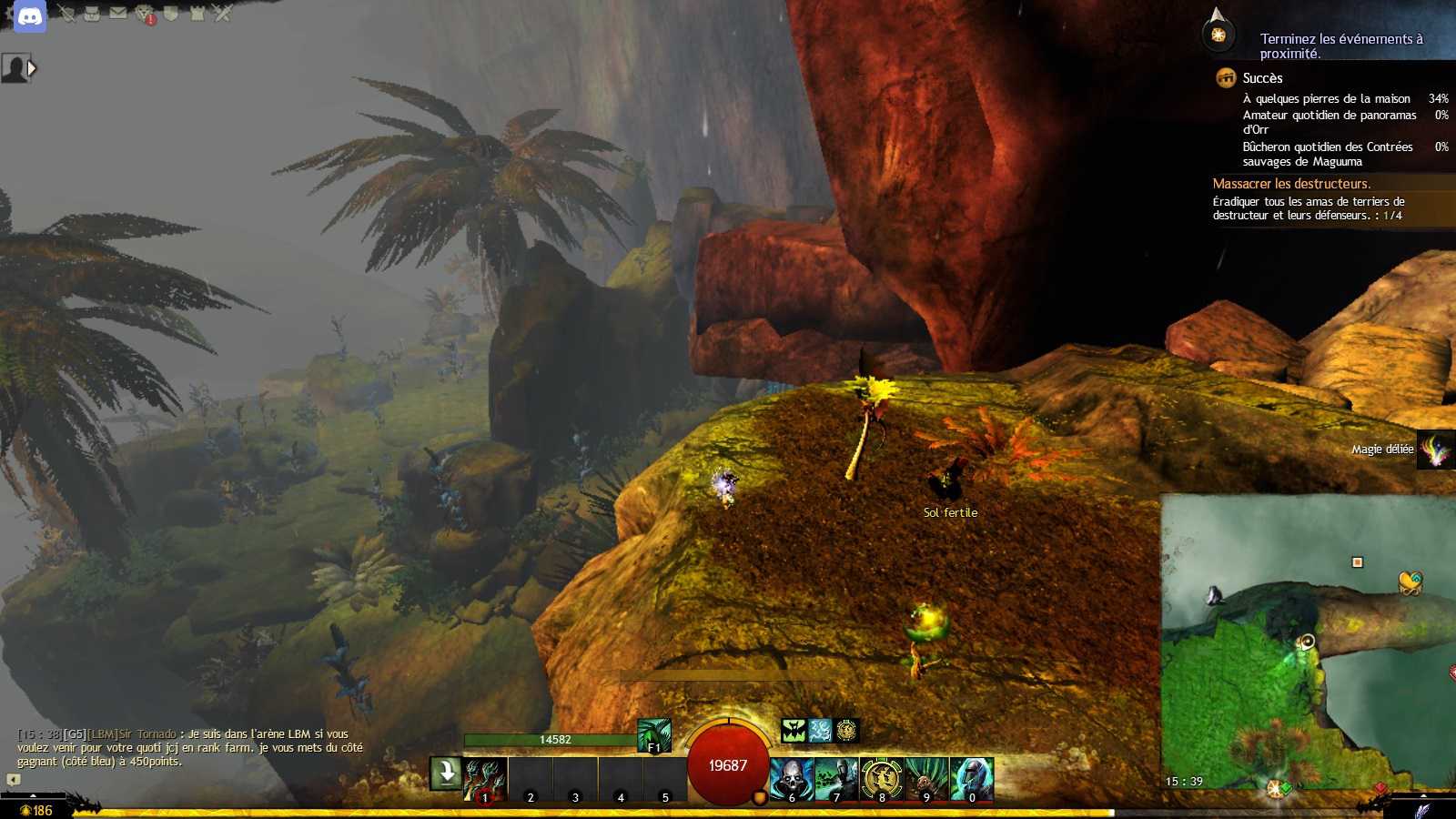Expand the party portrait panel arrow

click(33, 68)
